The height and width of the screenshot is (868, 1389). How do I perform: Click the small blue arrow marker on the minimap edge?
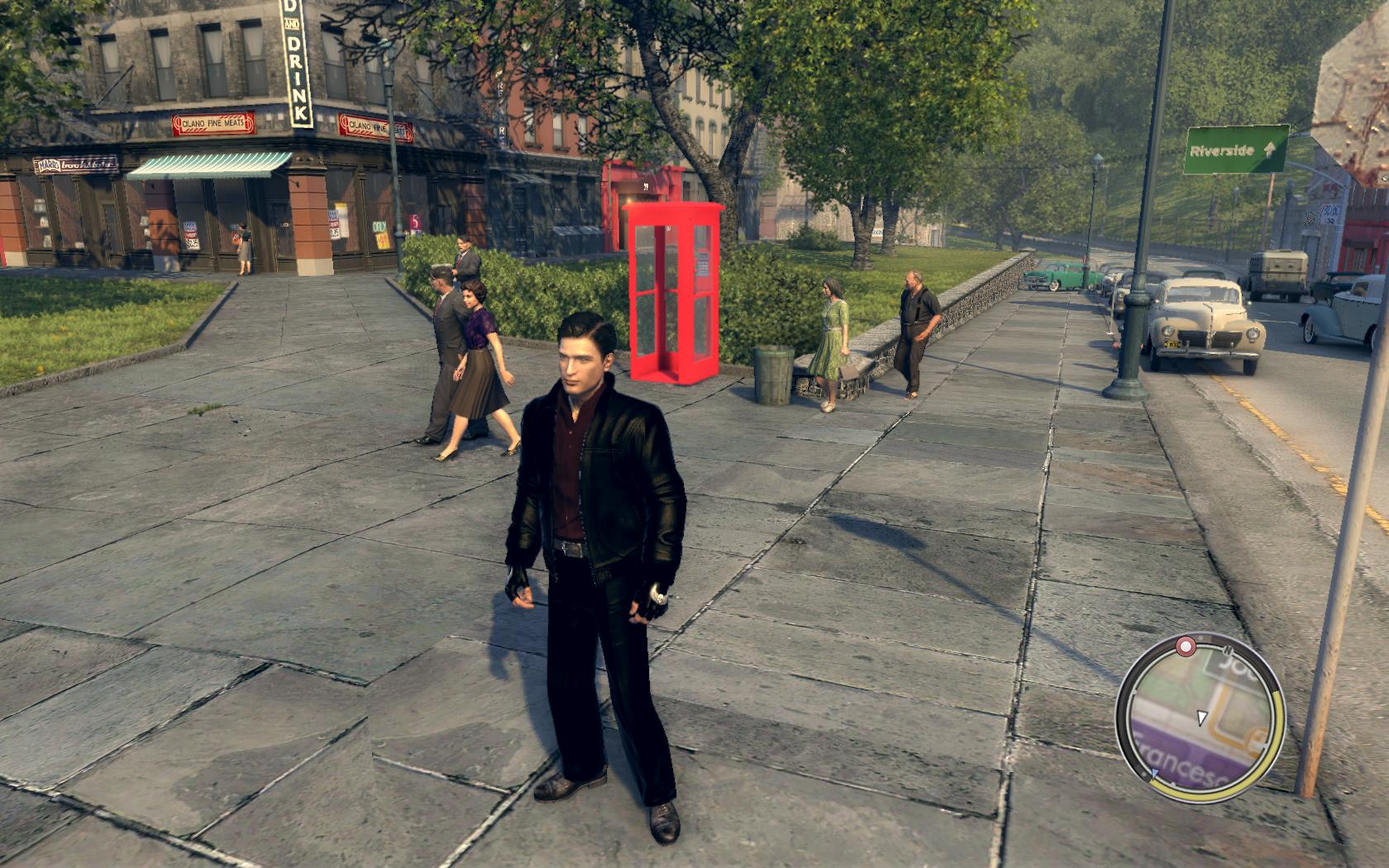pyautogui.click(x=1154, y=775)
